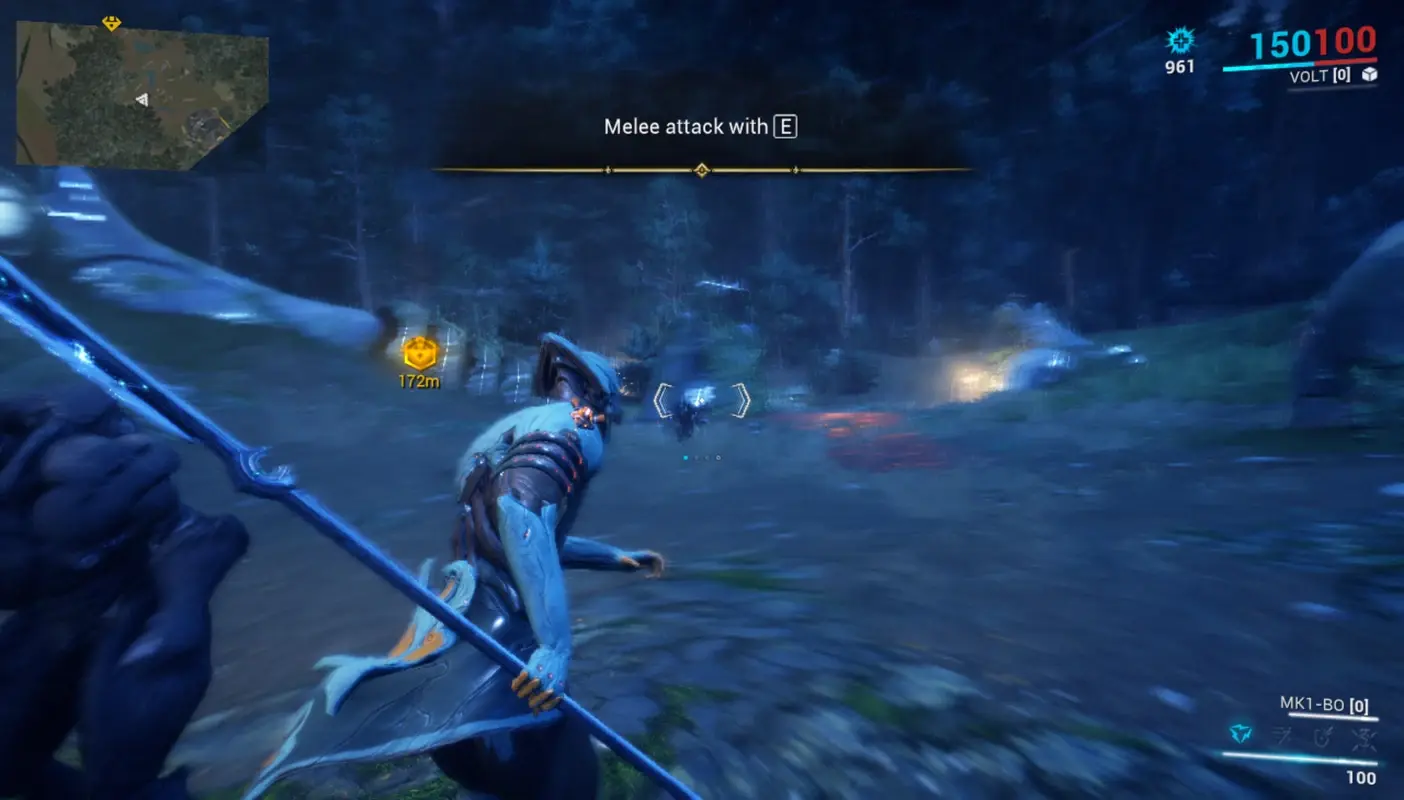Click the yellow waypoint on the minimap
1404x800 pixels.
tap(110, 25)
